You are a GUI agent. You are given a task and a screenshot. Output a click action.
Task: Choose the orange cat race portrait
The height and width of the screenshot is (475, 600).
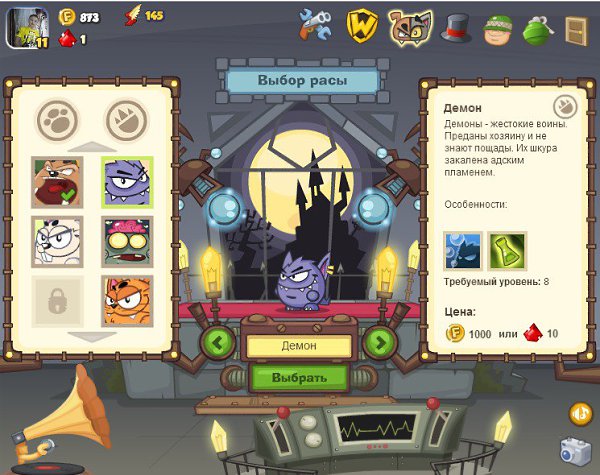(127, 302)
